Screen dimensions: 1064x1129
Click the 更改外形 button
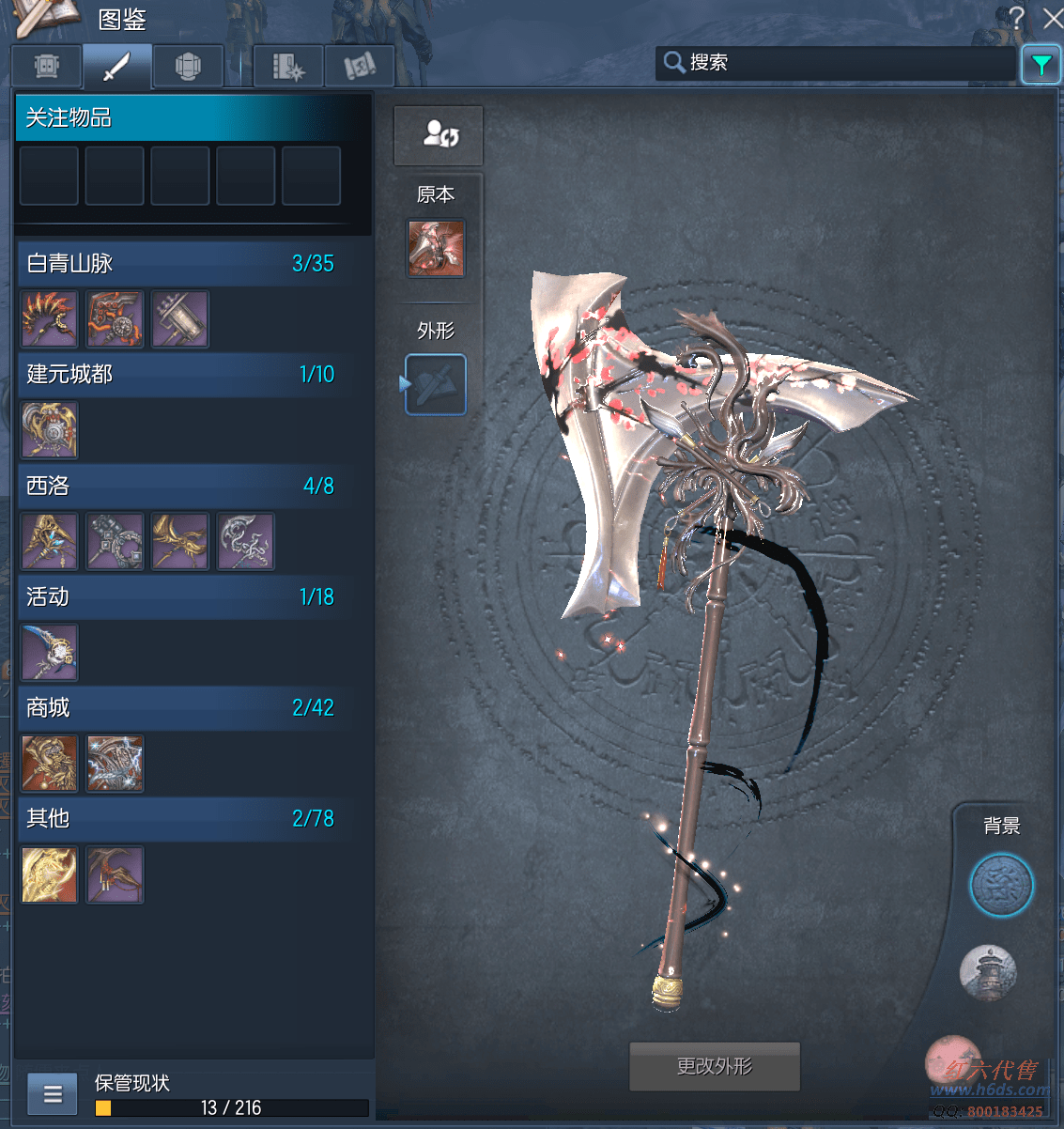[714, 1066]
